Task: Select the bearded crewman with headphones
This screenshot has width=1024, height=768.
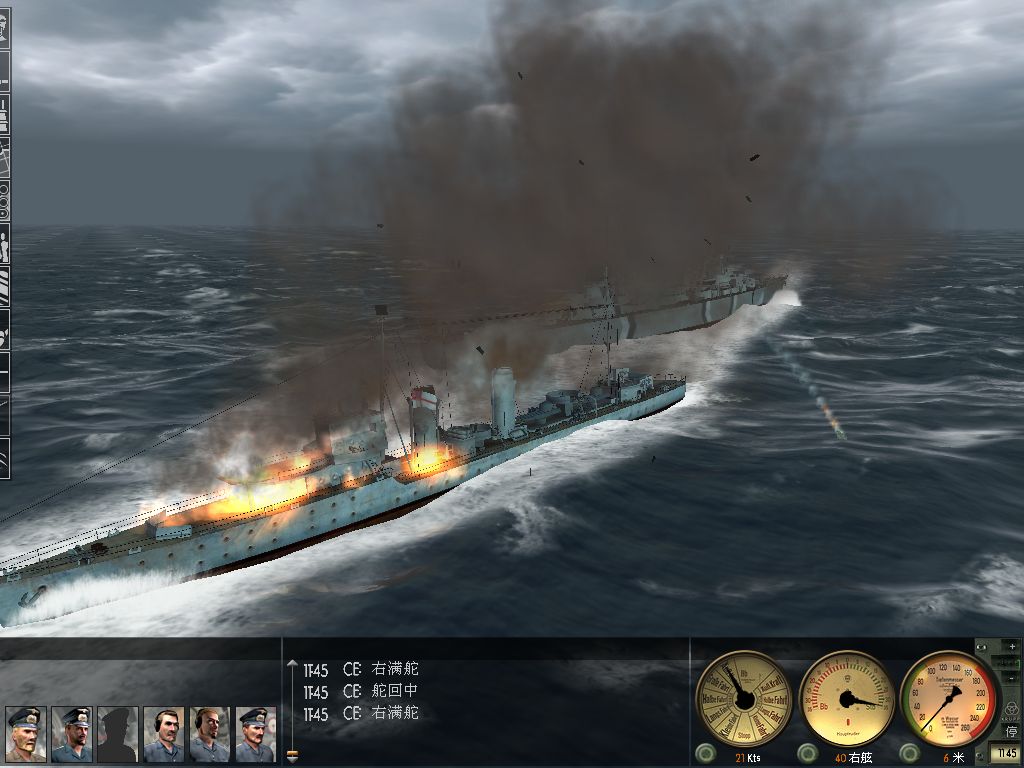Action: (x=209, y=734)
